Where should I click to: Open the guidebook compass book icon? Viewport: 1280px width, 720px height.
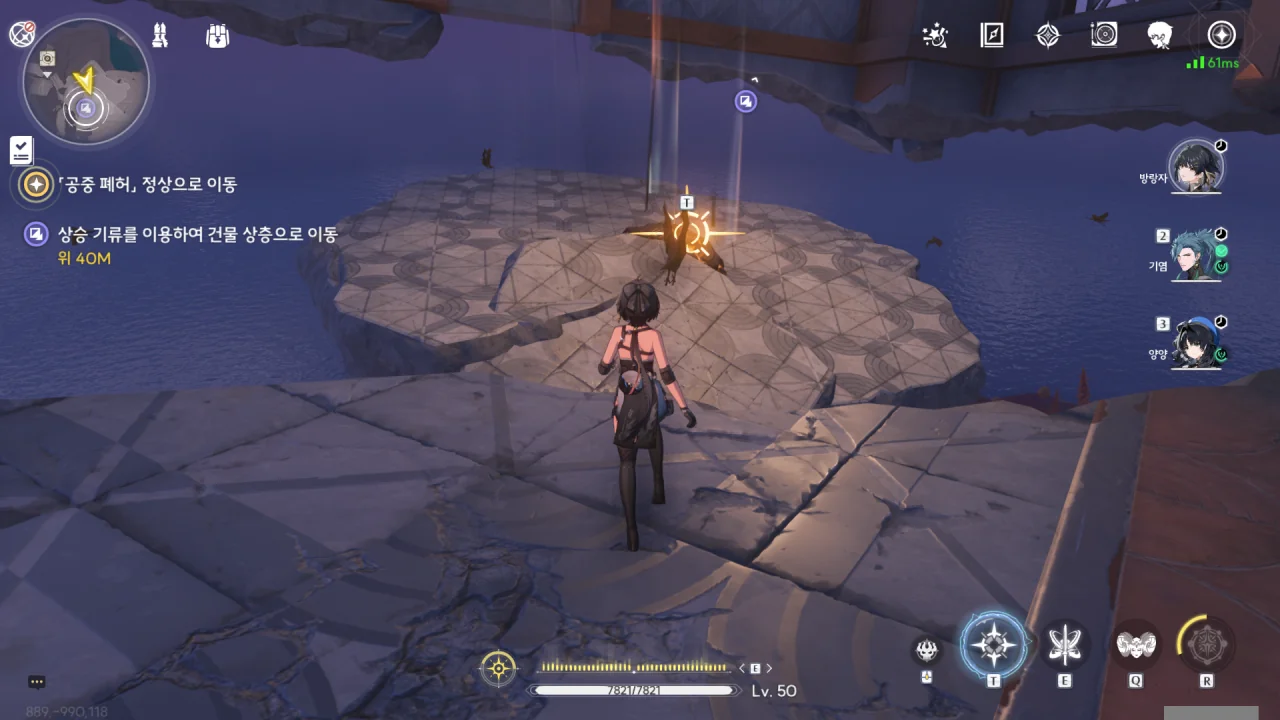(x=991, y=36)
